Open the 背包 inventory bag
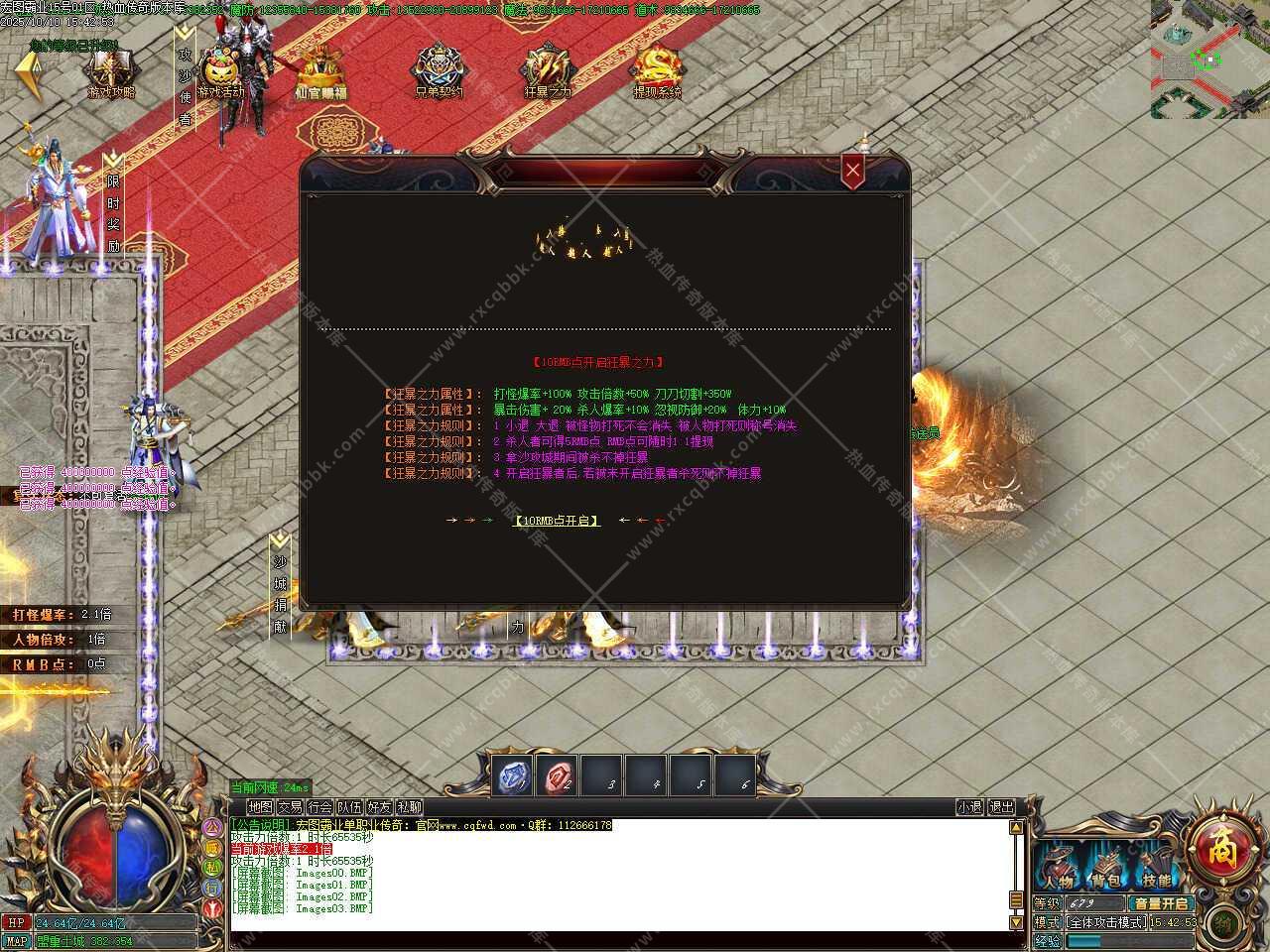 click(x=1108, y=869)
